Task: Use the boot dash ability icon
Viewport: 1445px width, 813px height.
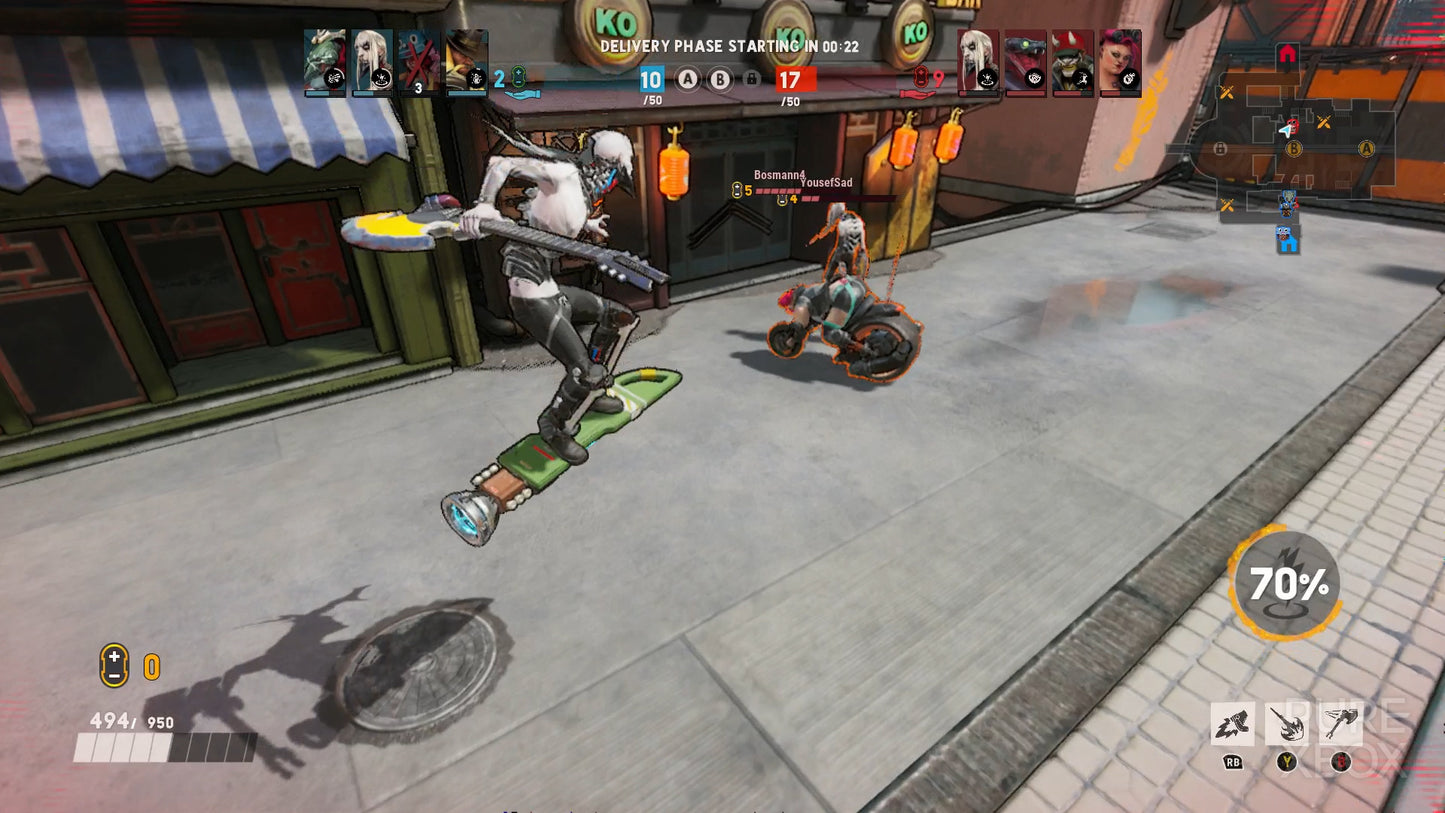Action: tap(1232, 723)
